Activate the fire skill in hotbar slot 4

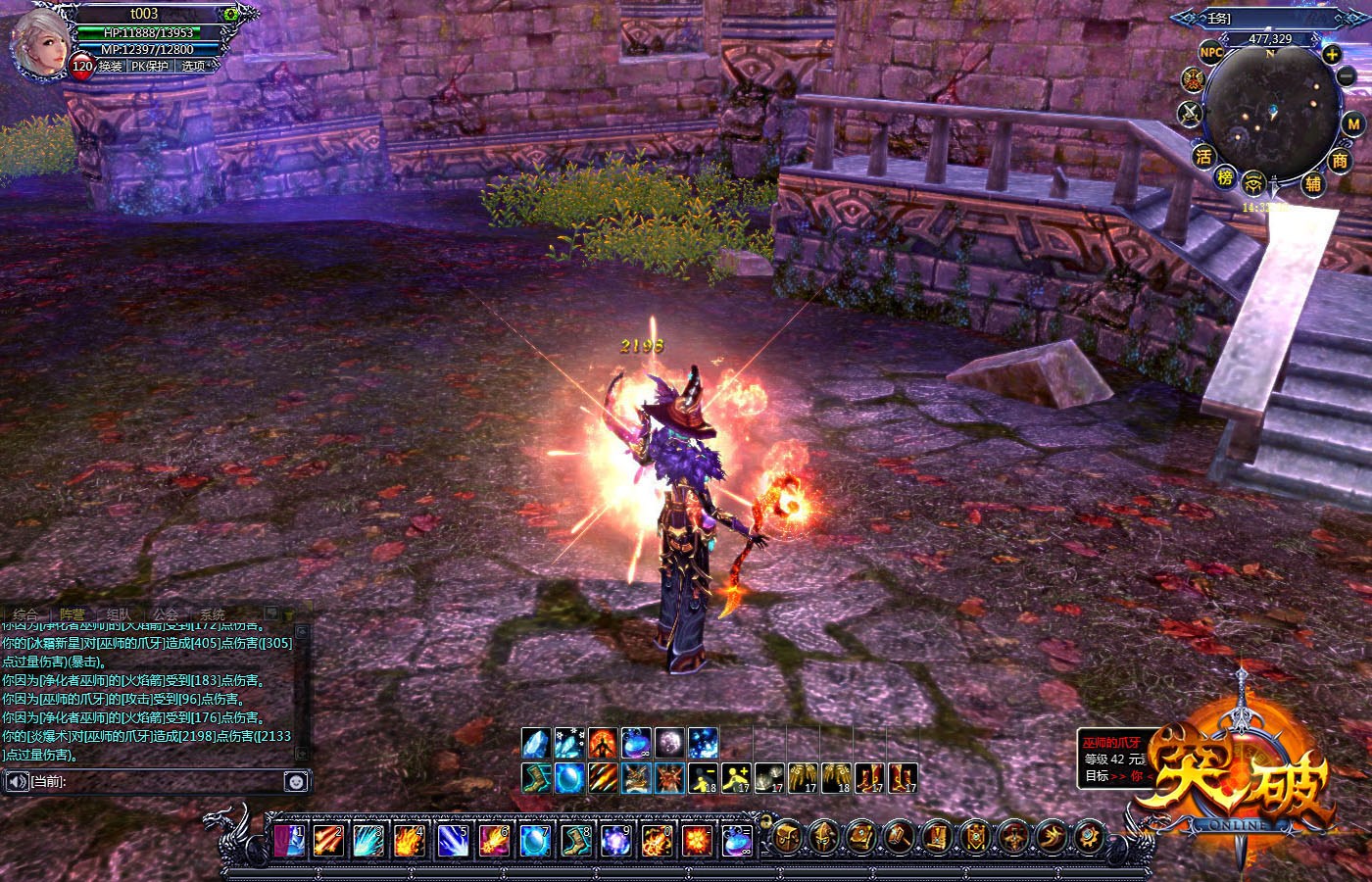click(x=409, y=841)
